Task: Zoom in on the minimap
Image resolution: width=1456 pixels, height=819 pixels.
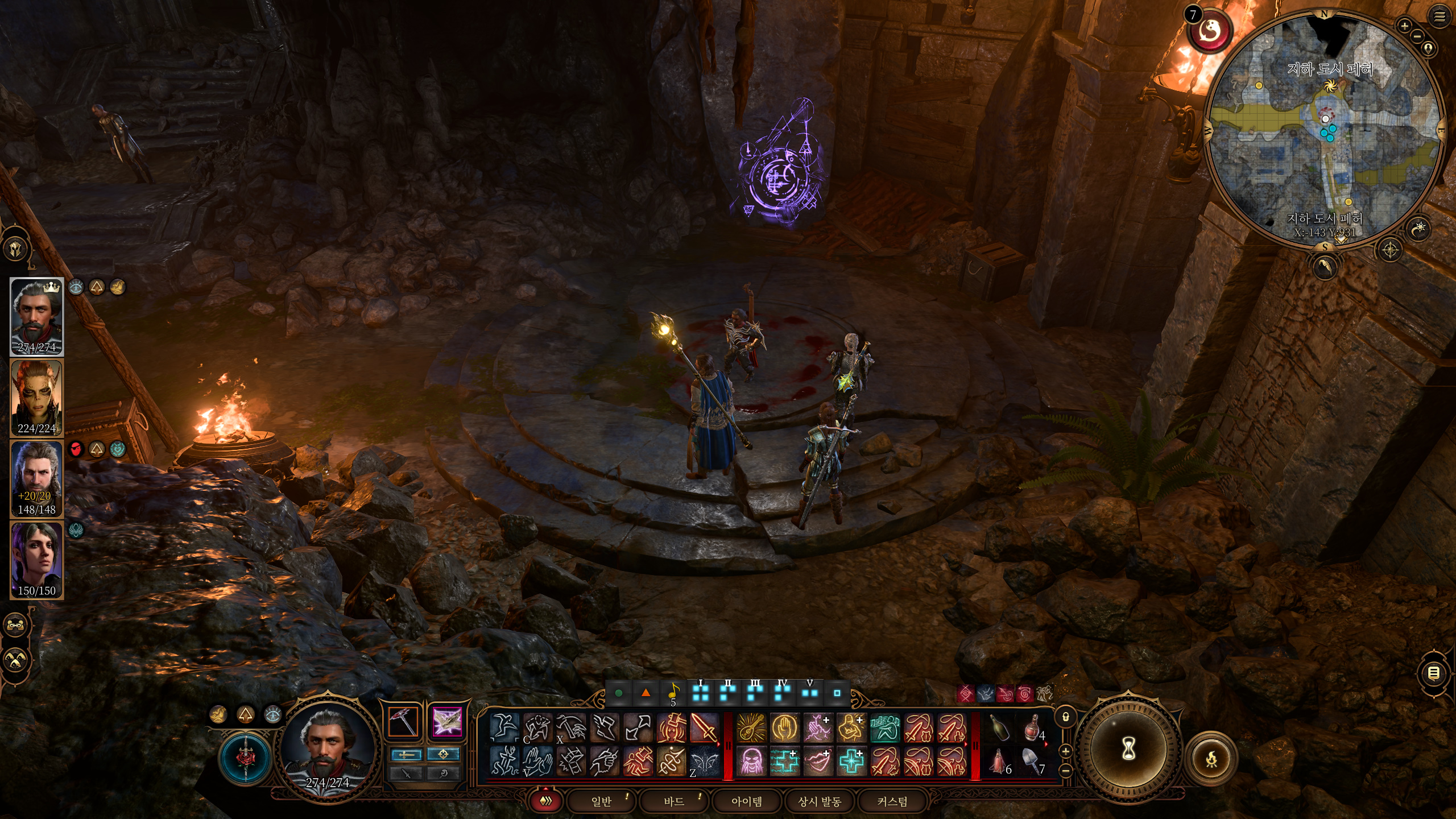Action: 1404,26
